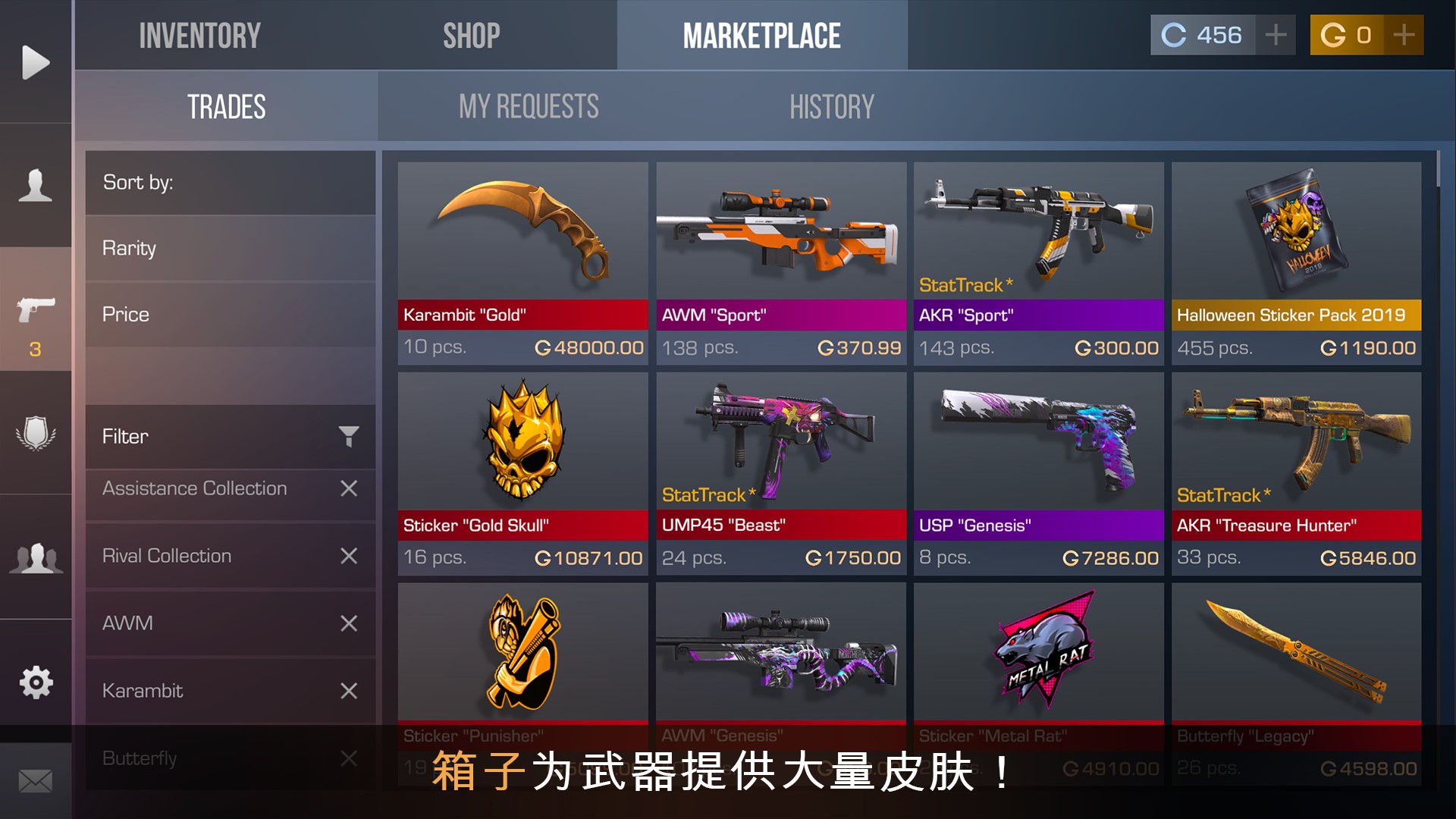
Task: Select the Marketplace tab
Action: tap(761, 36)
